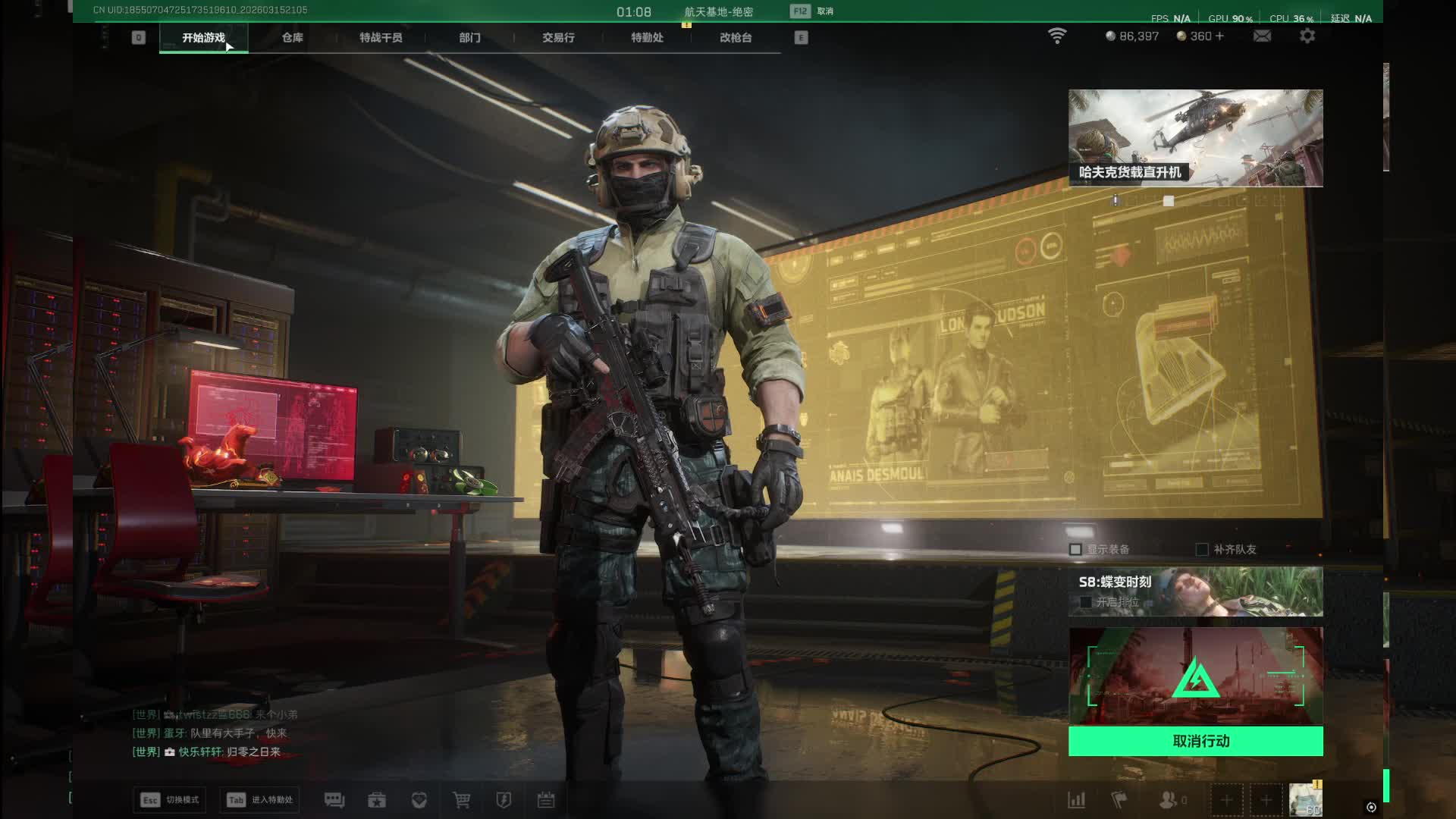
Task: Open the 特战干员 operators tab
Action: tap(381, 37)
